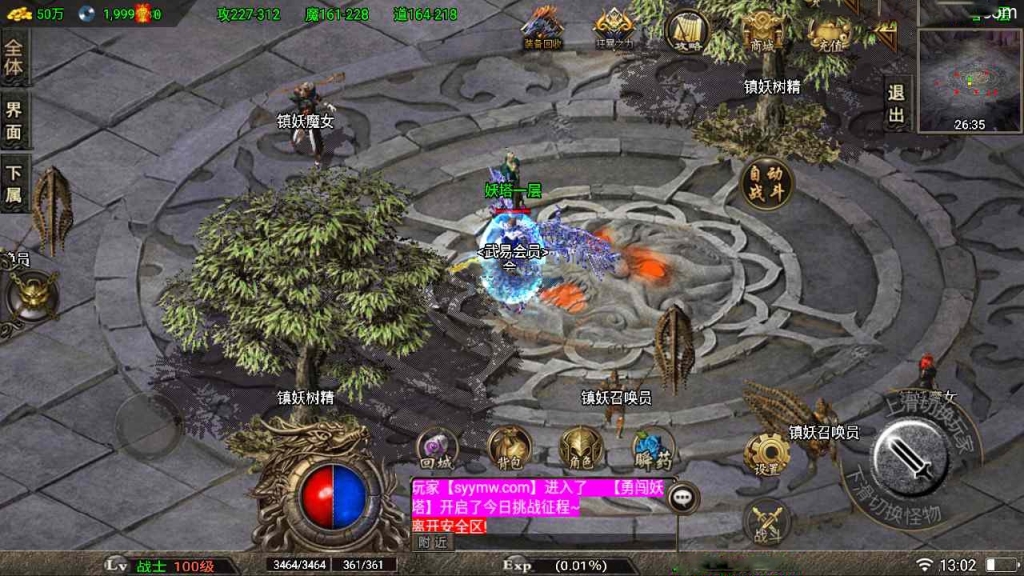Open the minimap

pos(968,78)
